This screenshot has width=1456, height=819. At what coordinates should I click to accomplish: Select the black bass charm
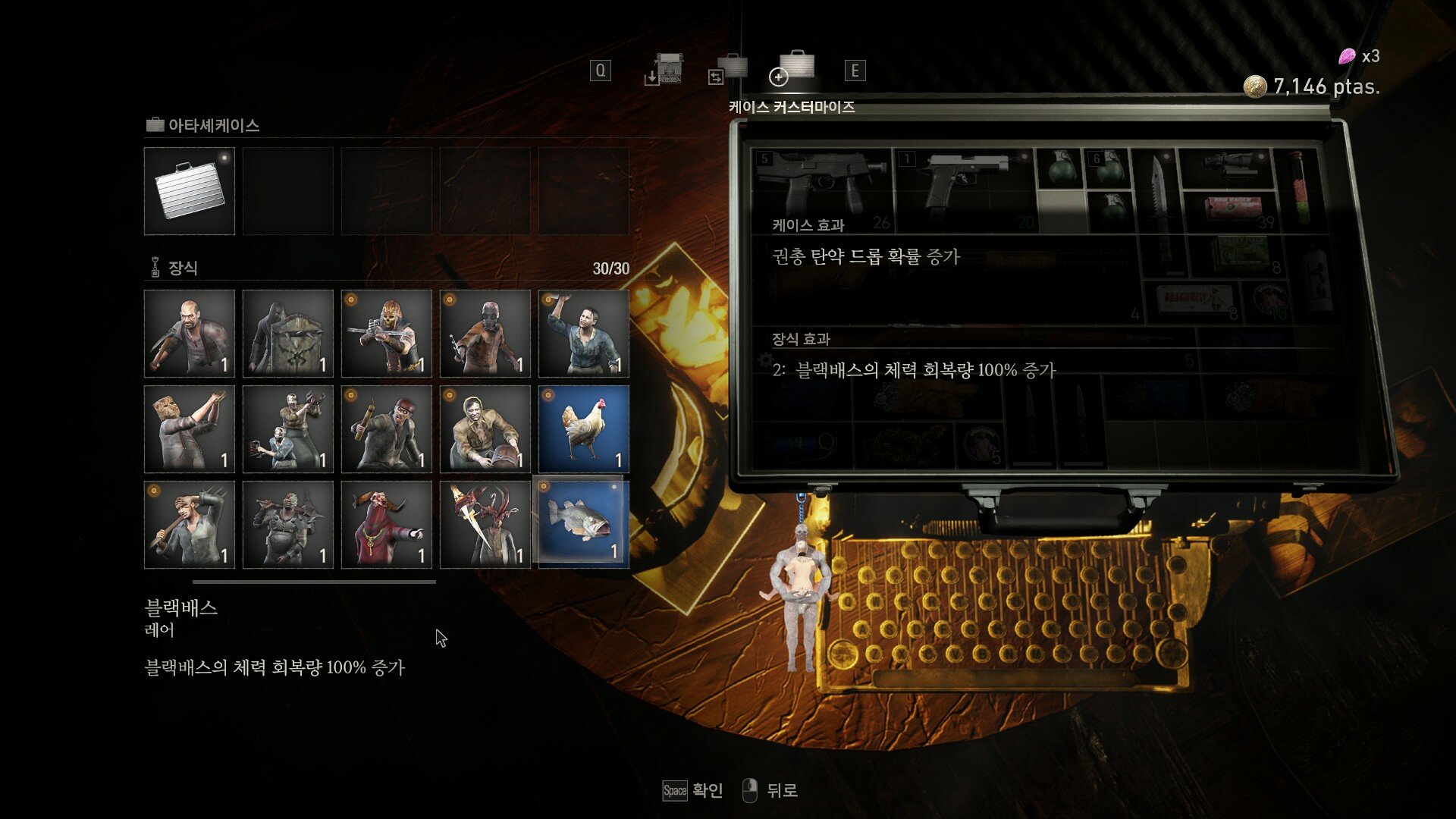[582, 522]
